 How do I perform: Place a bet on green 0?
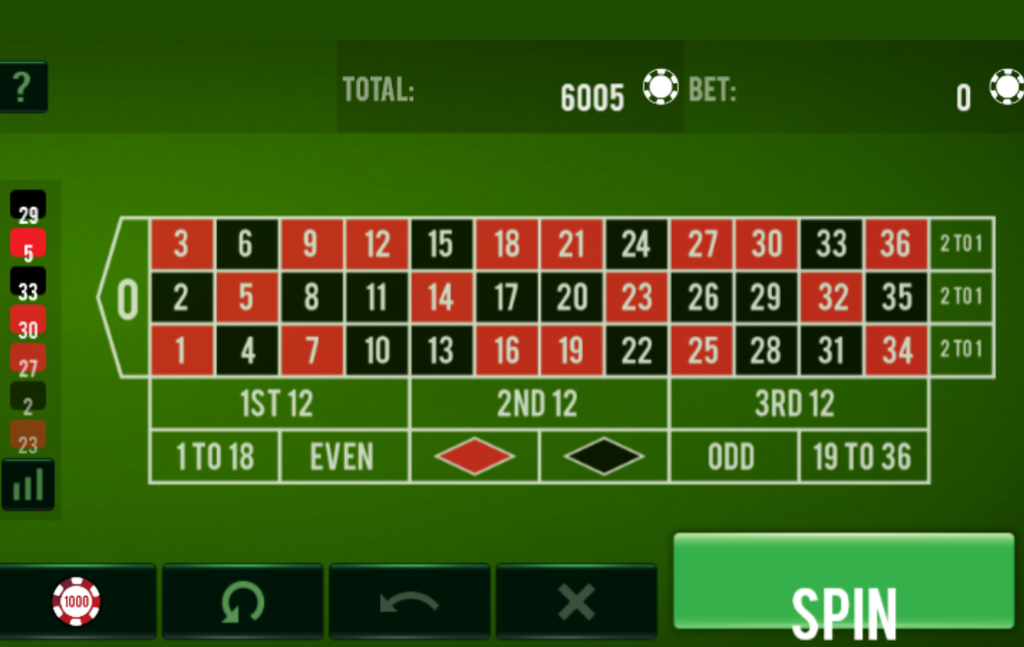tap(127, 298)
